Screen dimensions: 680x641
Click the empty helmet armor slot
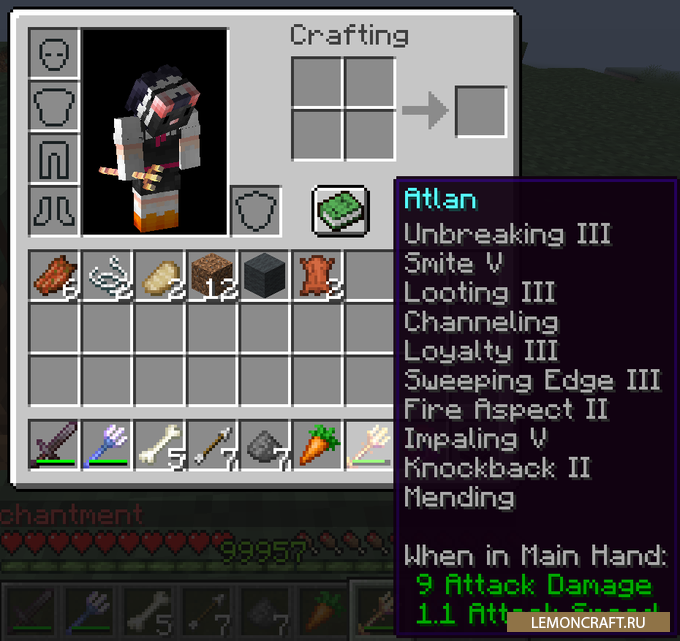[x=54, y=53]
